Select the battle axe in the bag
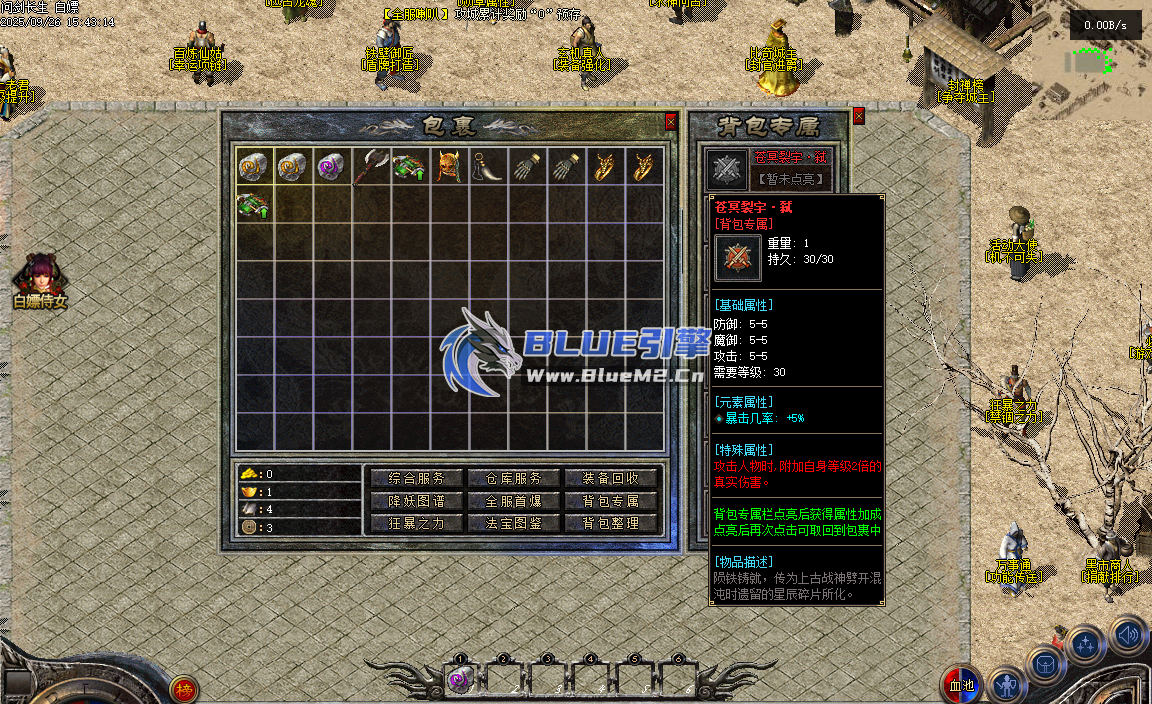1152x704 pixels. point(372,167)
